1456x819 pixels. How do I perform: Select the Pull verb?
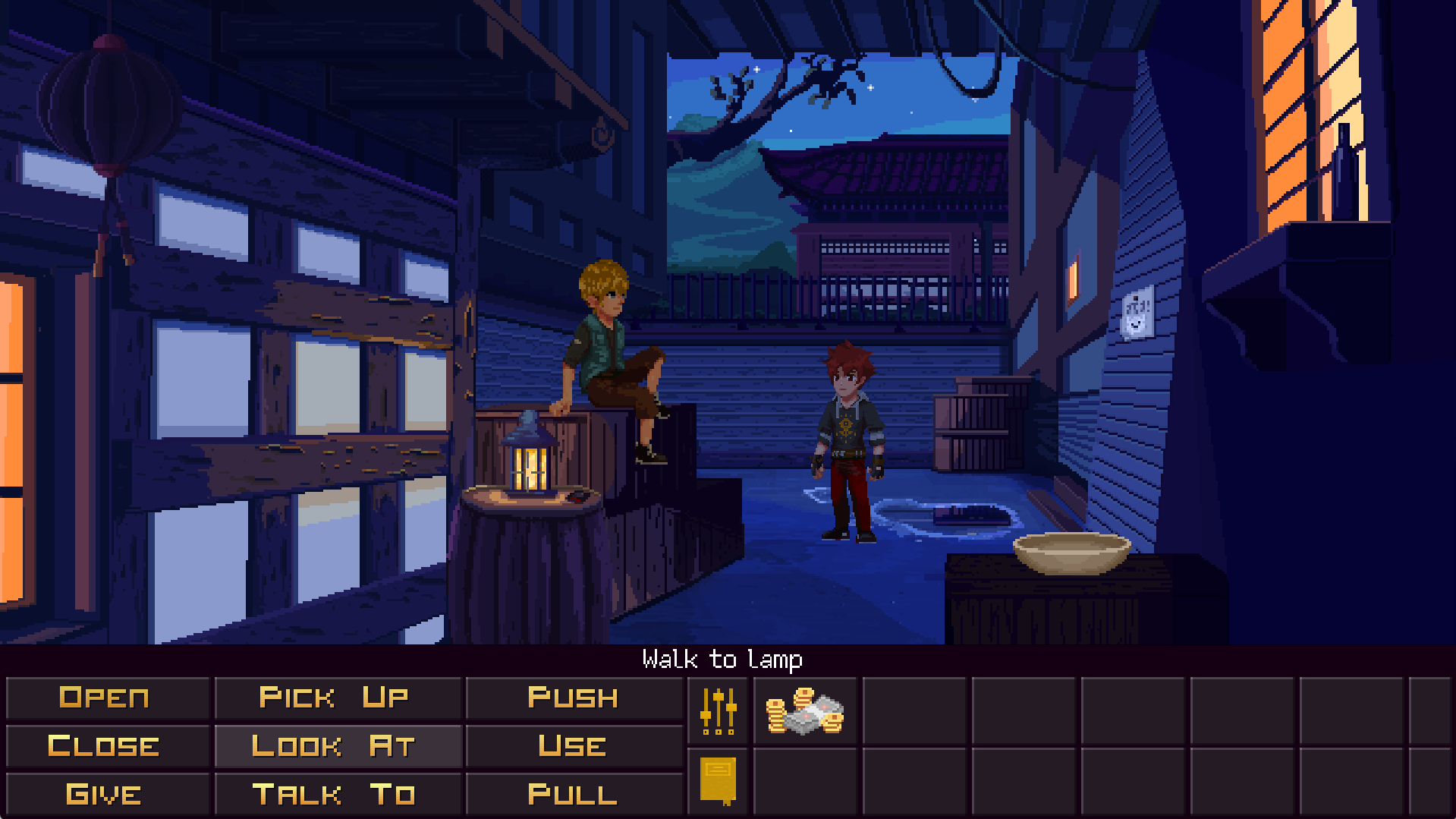click(x=573, y=795)
